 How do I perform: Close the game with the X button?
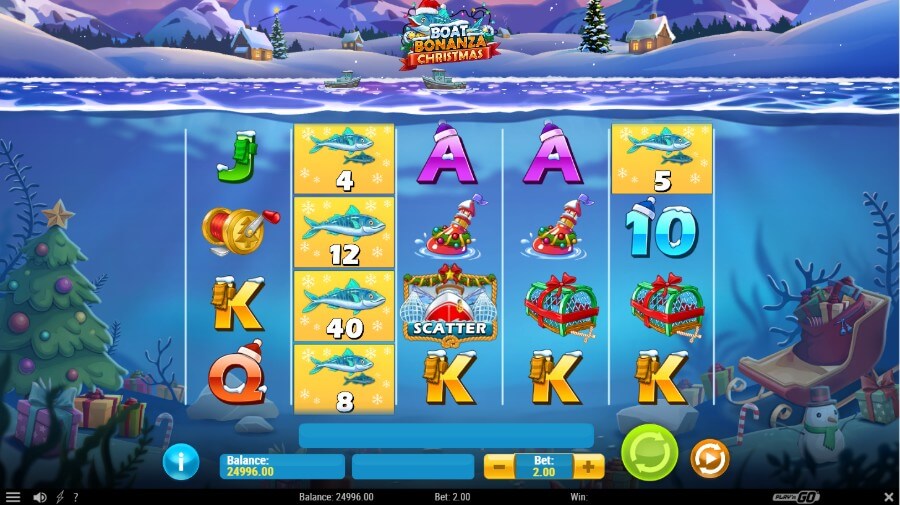(888, 497)
